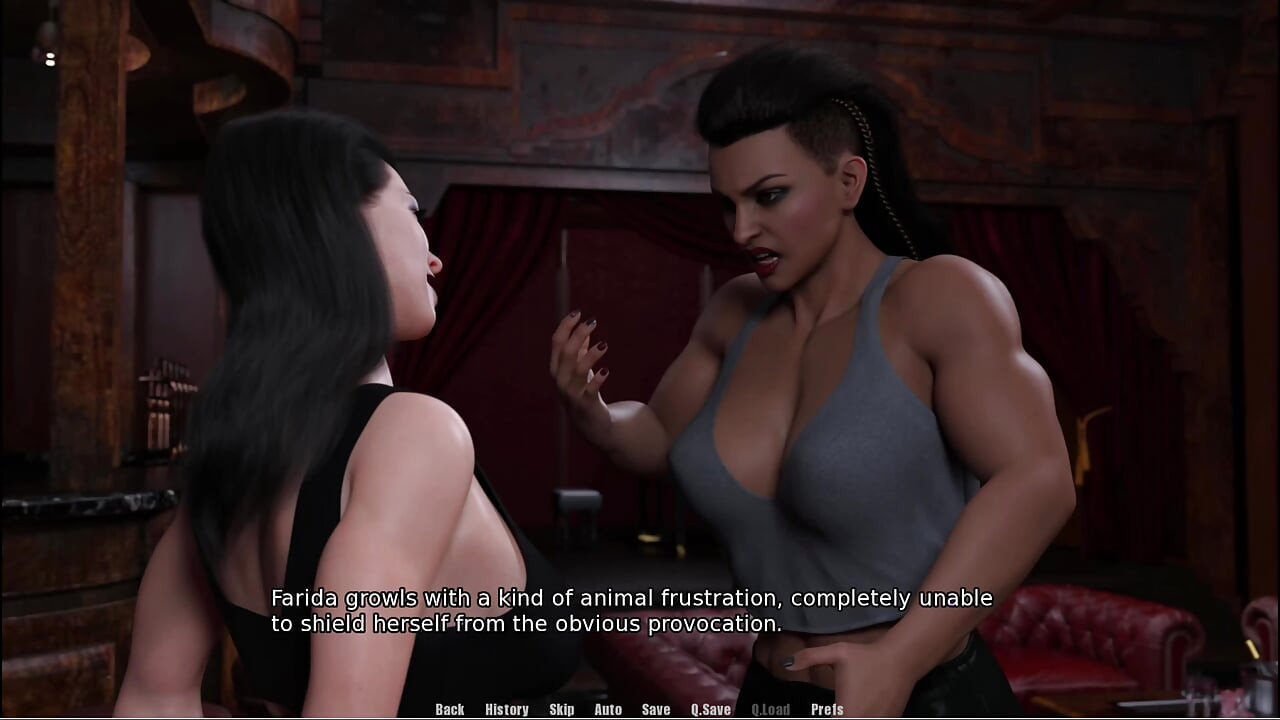Open the Save game menu

(656, 709)
